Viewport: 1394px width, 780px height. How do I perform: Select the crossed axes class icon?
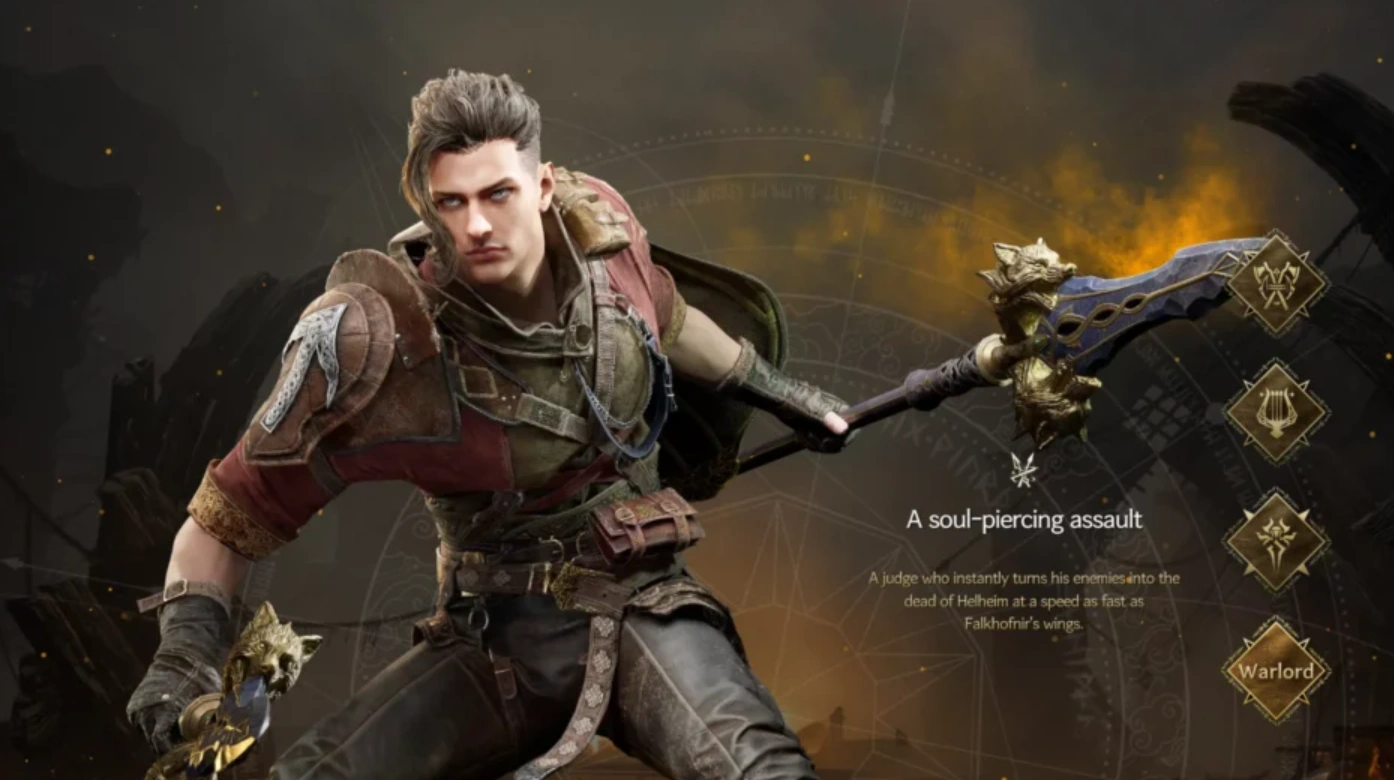coord(1276,284)
